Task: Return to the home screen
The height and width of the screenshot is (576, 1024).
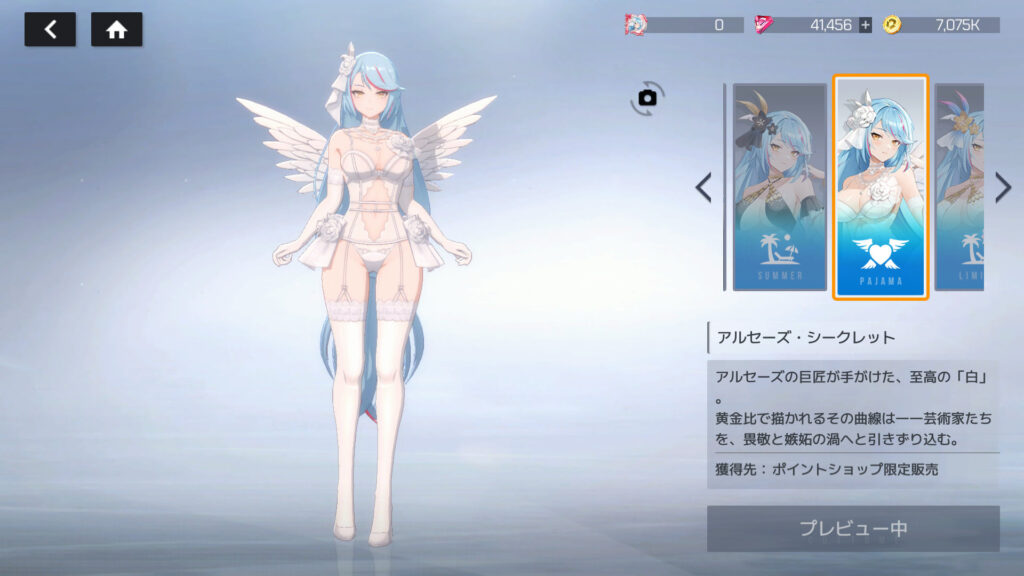Action: [117, 29]
